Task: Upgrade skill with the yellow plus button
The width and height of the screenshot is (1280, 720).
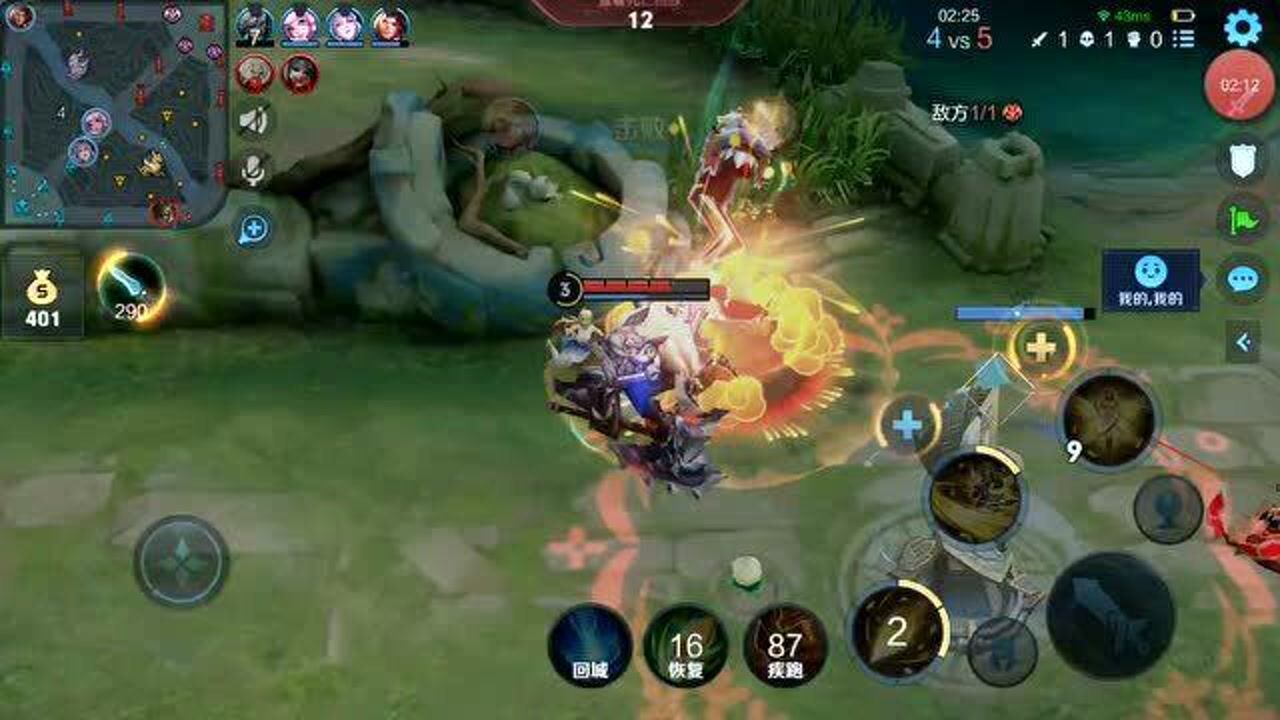Action: 1042,349
